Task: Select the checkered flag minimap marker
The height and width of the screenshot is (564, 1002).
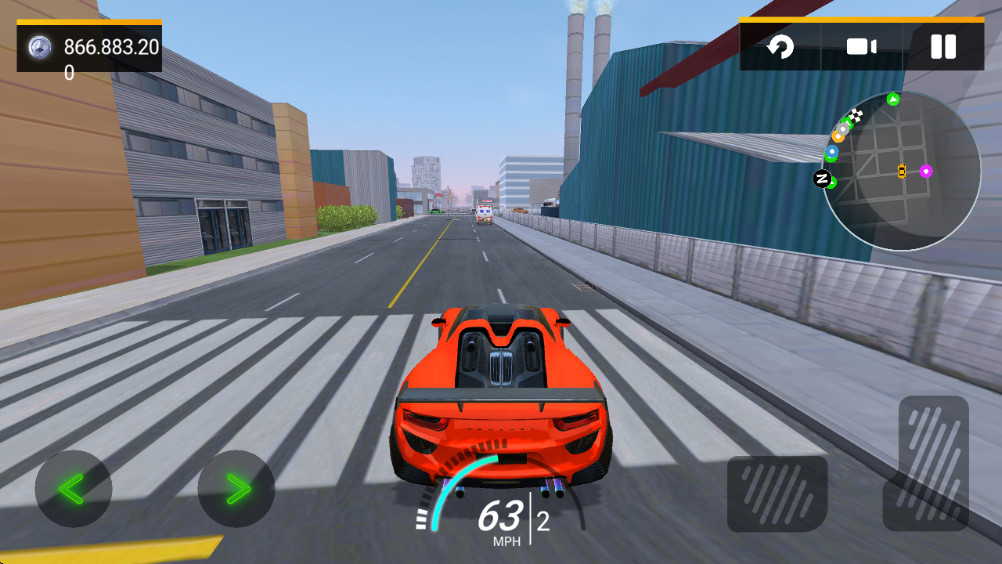Action: coord(855,115)
